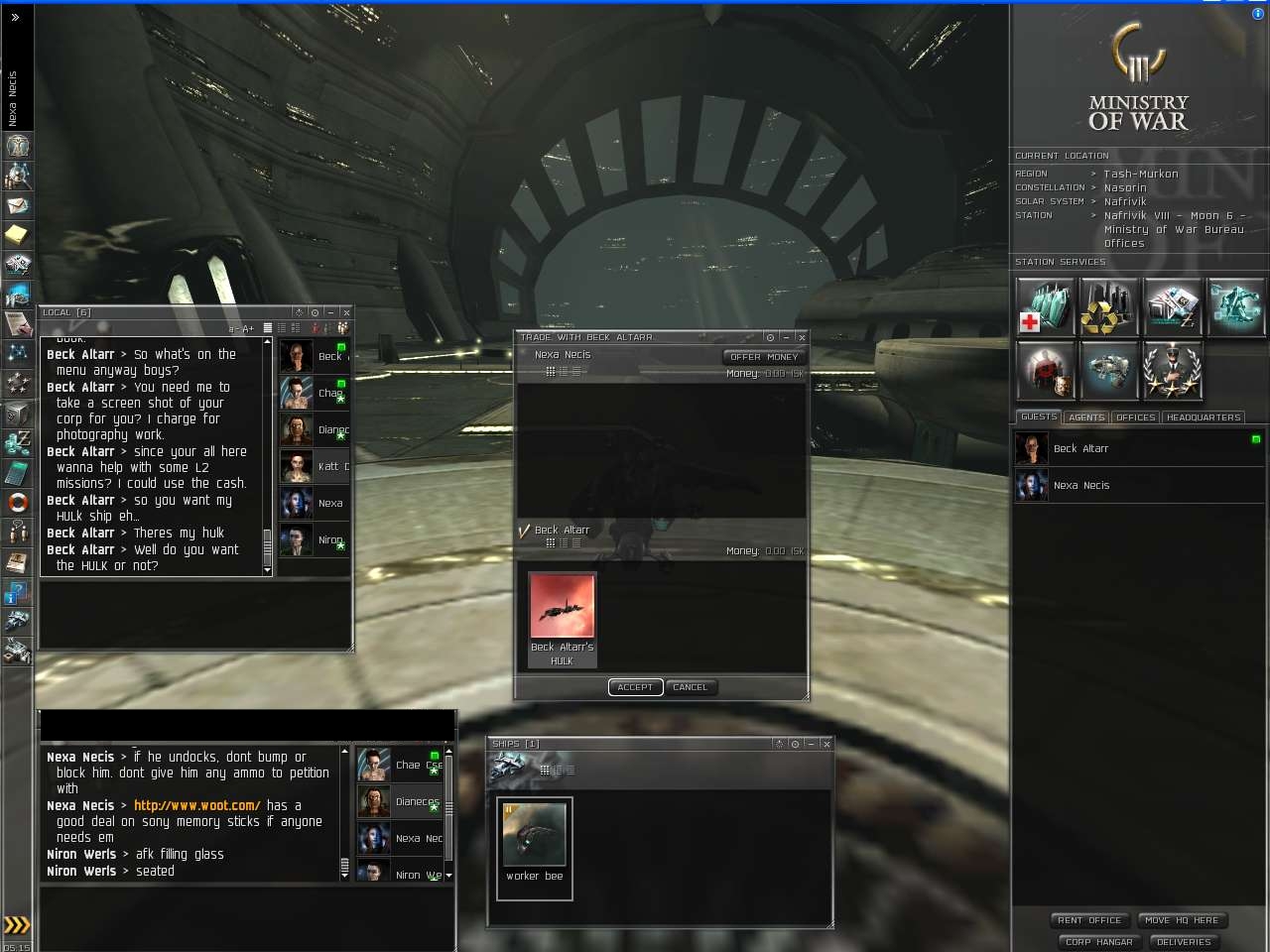Close the Ships window

click(x=826, y=744)
